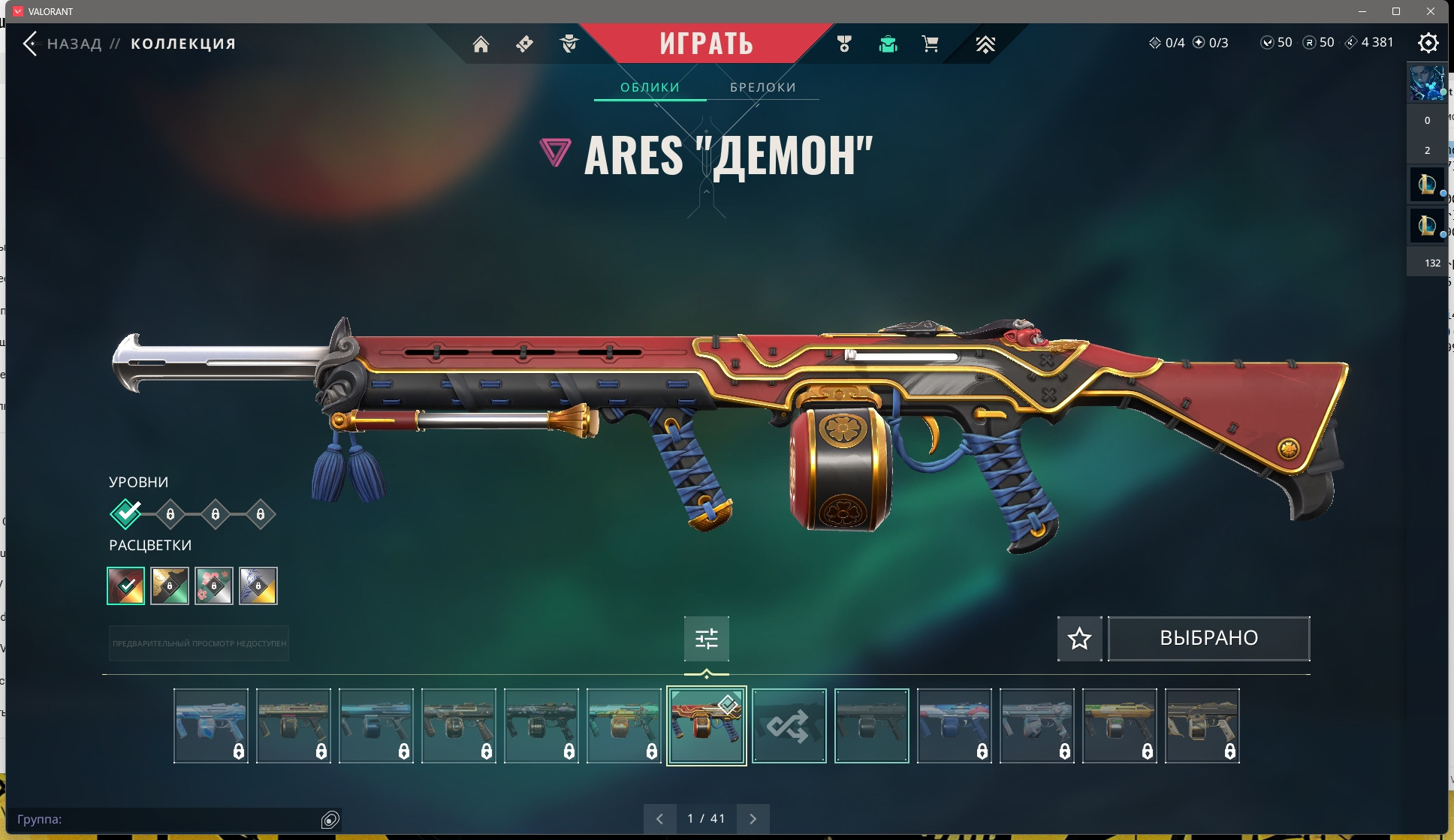This screenshot has width=1454, height=840.
Task: Choose the pink cherry blossom color variant
Action: 214,586
